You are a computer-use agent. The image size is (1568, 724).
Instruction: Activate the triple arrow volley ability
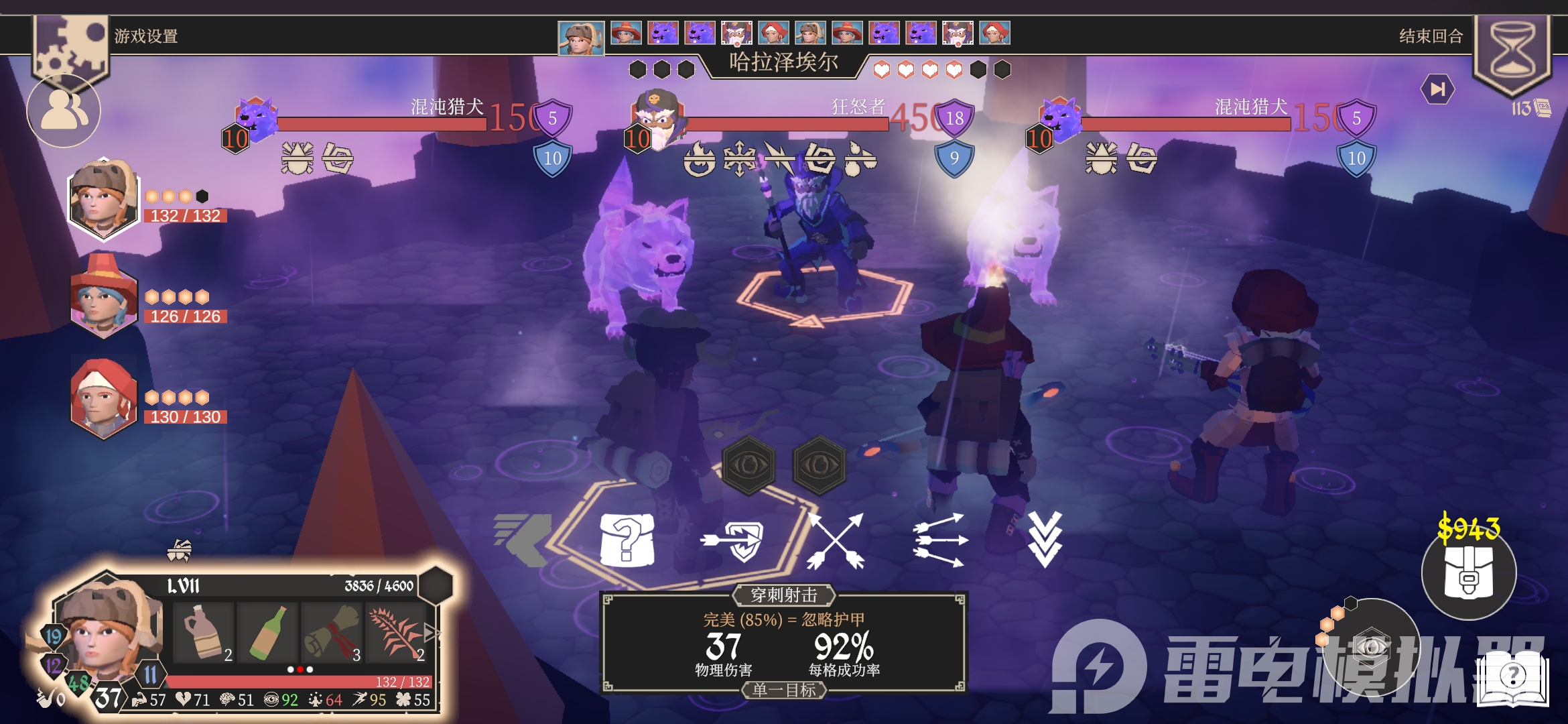tap(940, 540)
